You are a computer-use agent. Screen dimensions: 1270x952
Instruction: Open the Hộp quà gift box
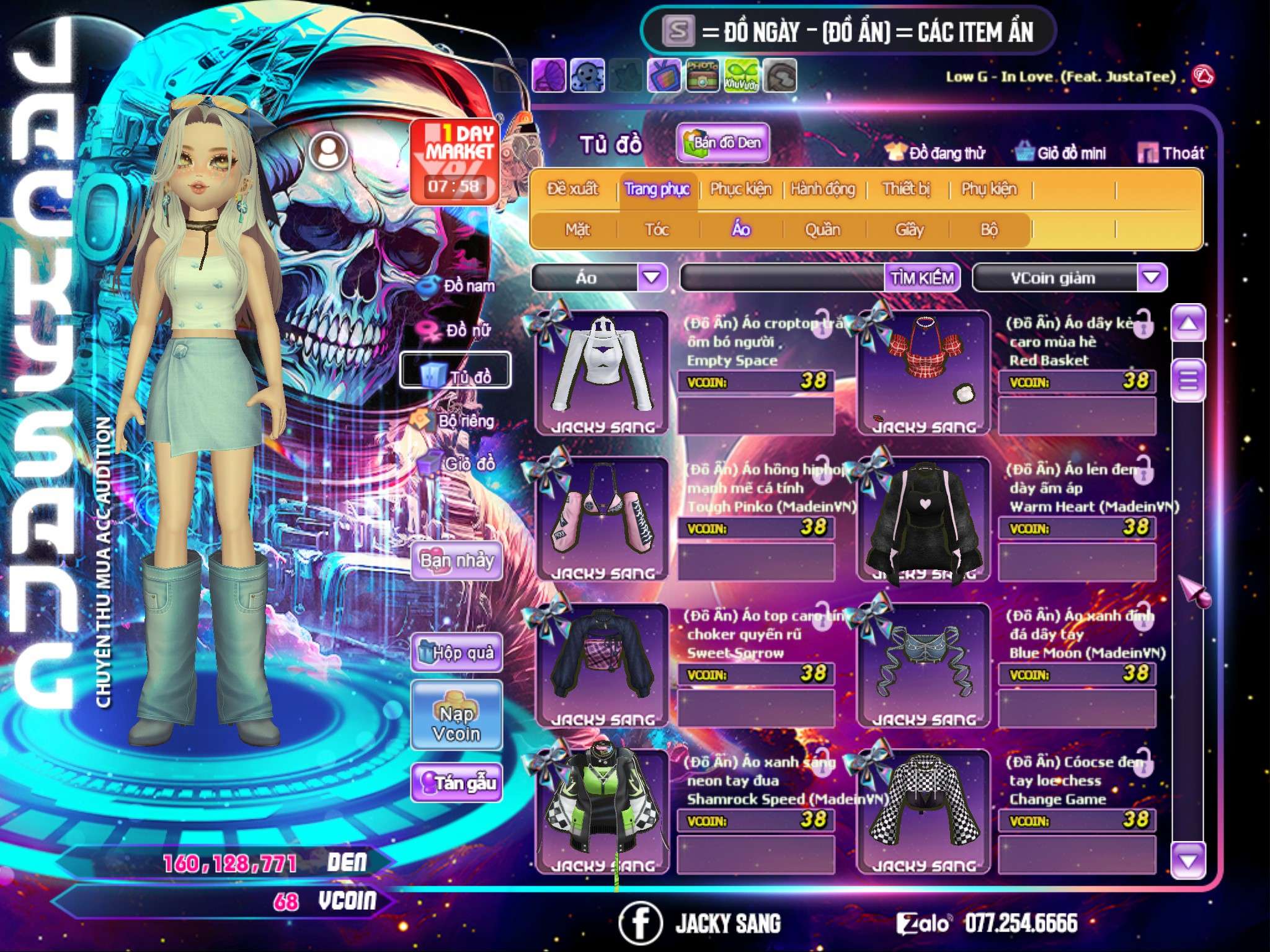[456, 652]
